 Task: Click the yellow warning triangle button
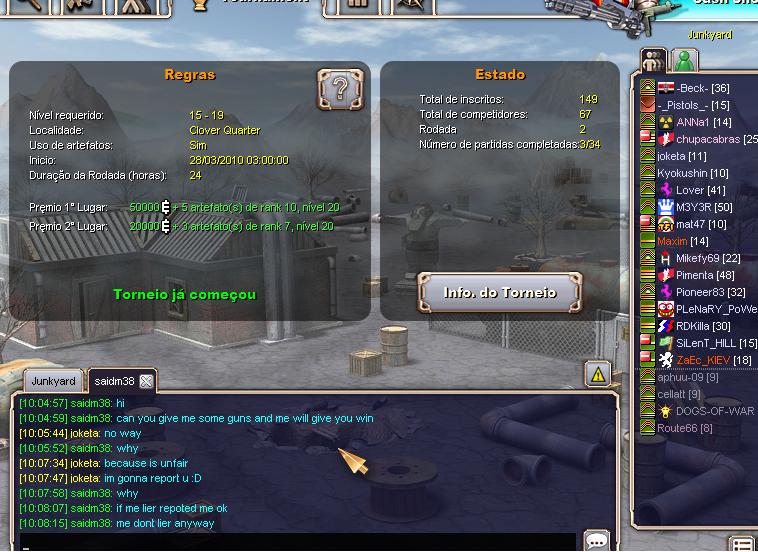[x=597, y=375]
